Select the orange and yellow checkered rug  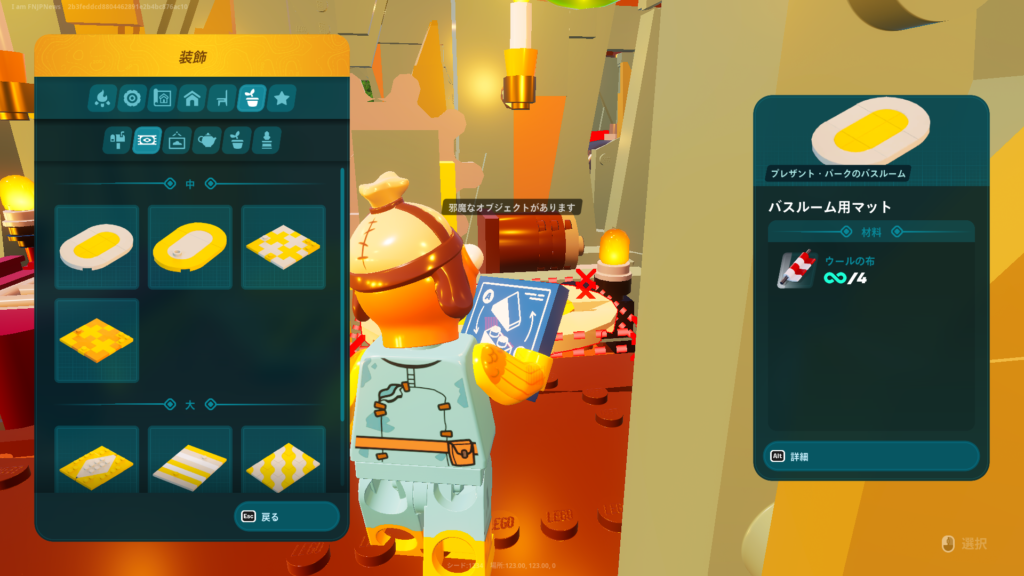pos(97,340)
